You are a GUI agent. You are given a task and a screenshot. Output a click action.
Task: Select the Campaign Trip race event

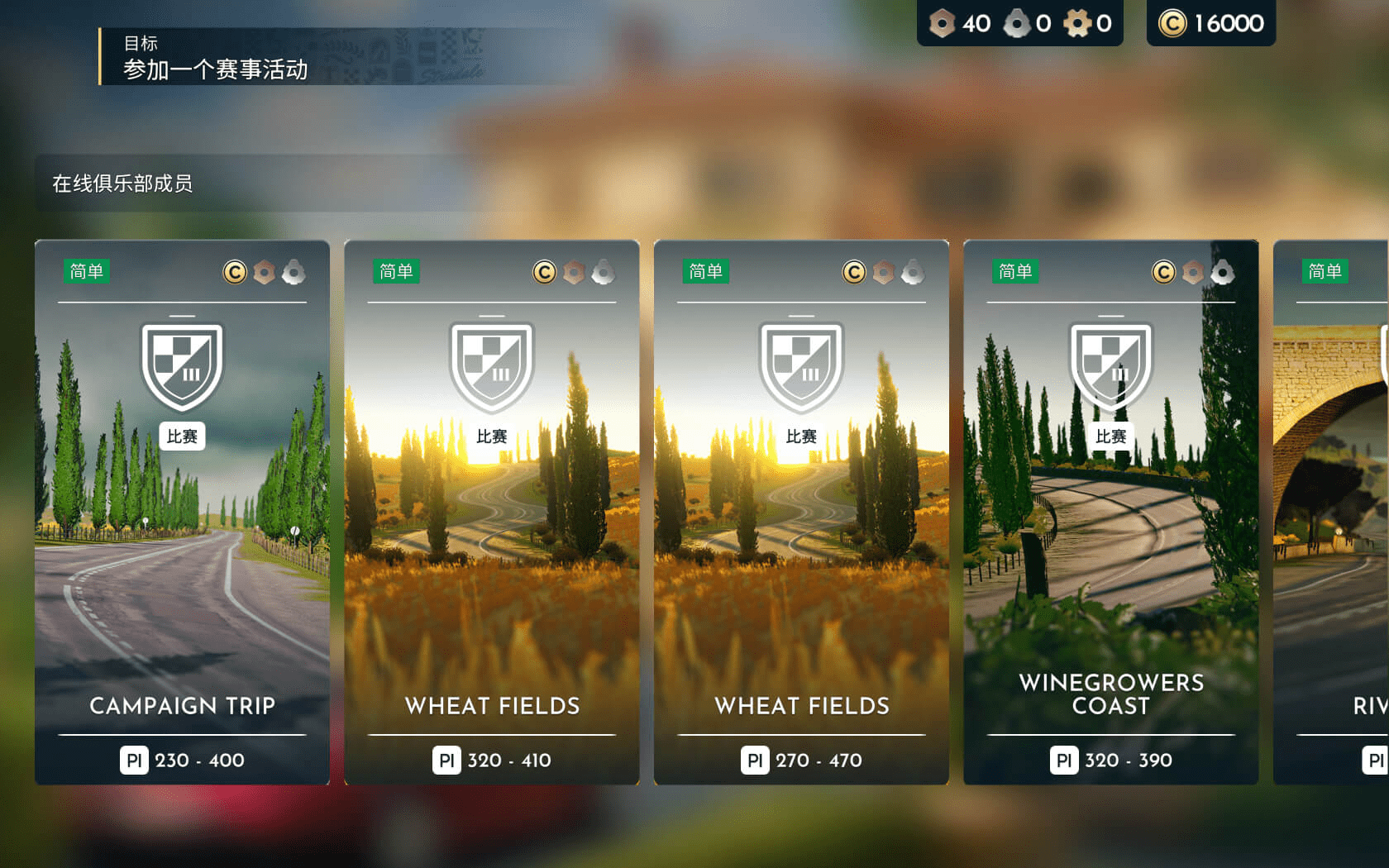point(182,513)
